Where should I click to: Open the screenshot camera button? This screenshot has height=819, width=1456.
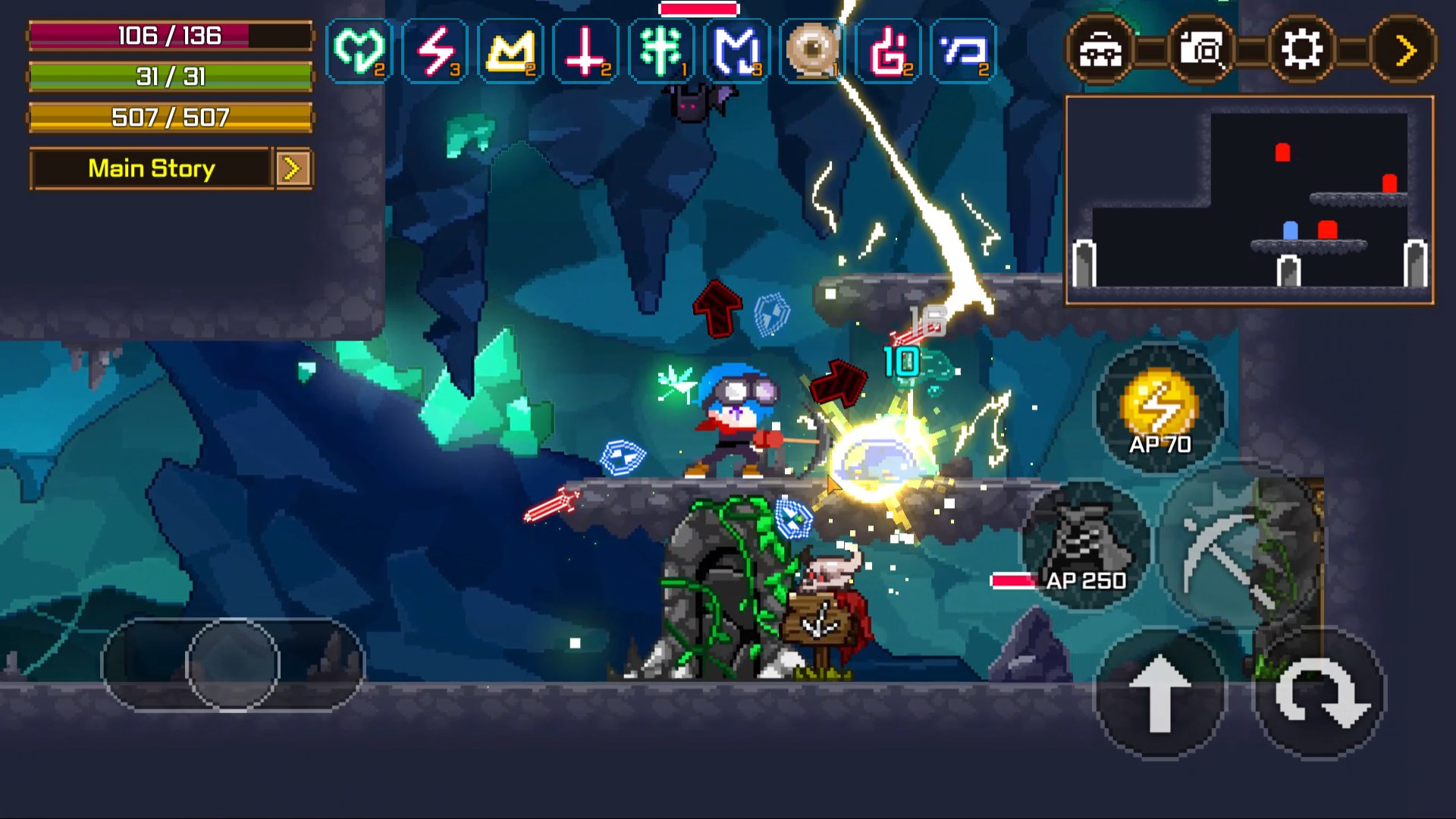pos(1201,51)
